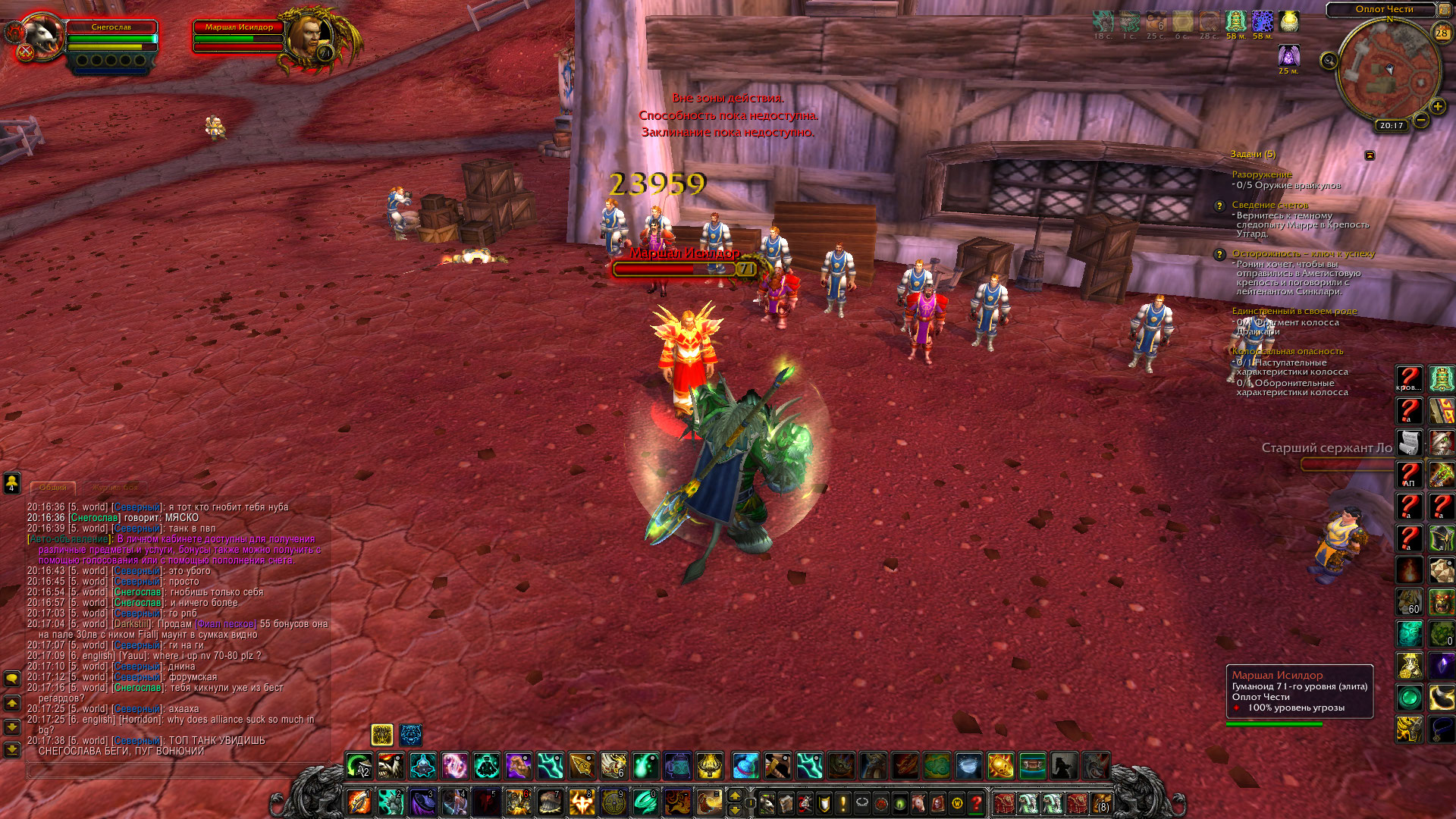Screen dimensions: 1456x819
Task: Zoom out the minimap with the minus button
Action: click(1420, 120)
